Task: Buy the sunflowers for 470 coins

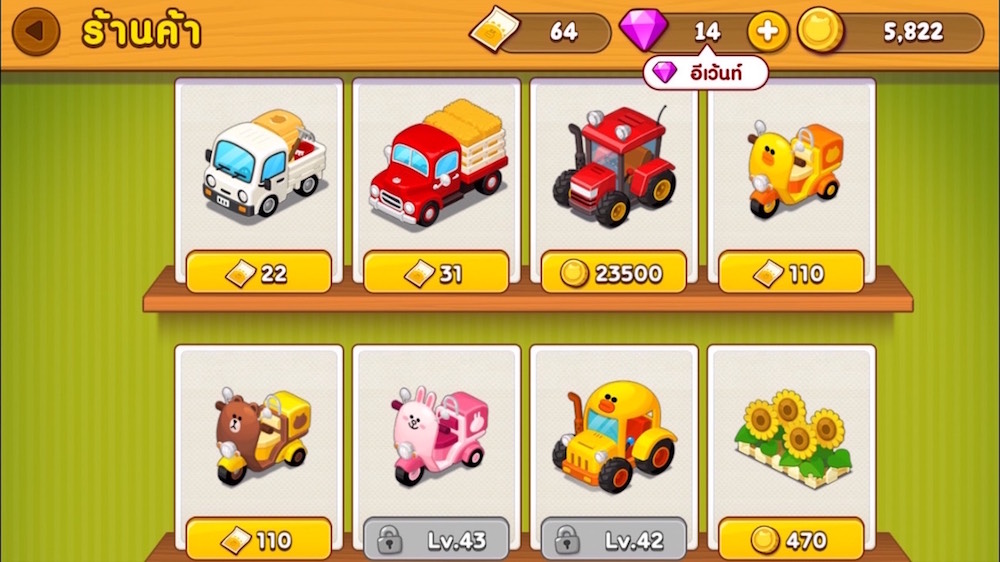Action: pos(791,540)
